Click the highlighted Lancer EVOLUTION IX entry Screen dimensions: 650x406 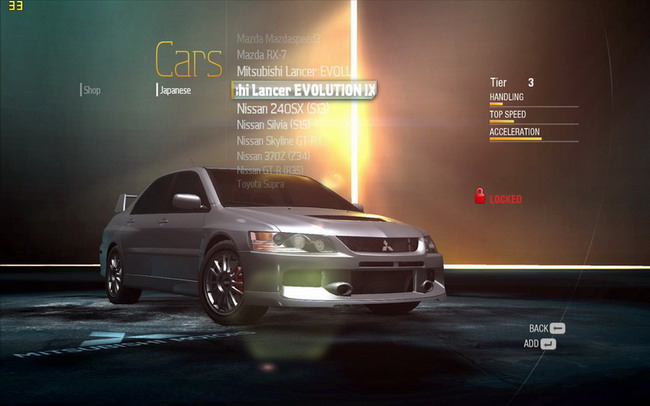click(x=304, y=90)
